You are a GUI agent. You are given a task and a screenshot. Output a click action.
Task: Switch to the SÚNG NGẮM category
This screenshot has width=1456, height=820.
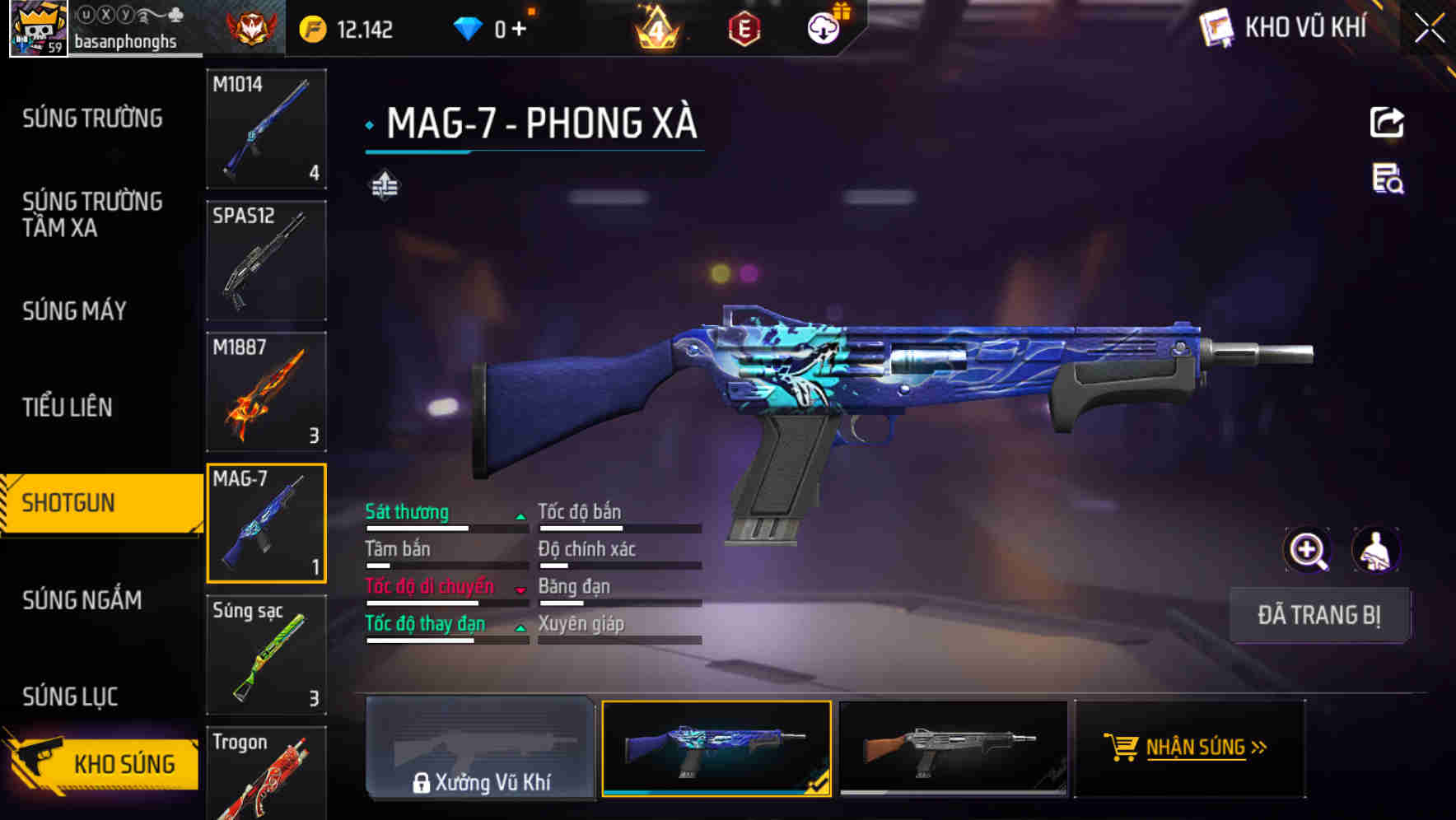(x=82, y=601)
